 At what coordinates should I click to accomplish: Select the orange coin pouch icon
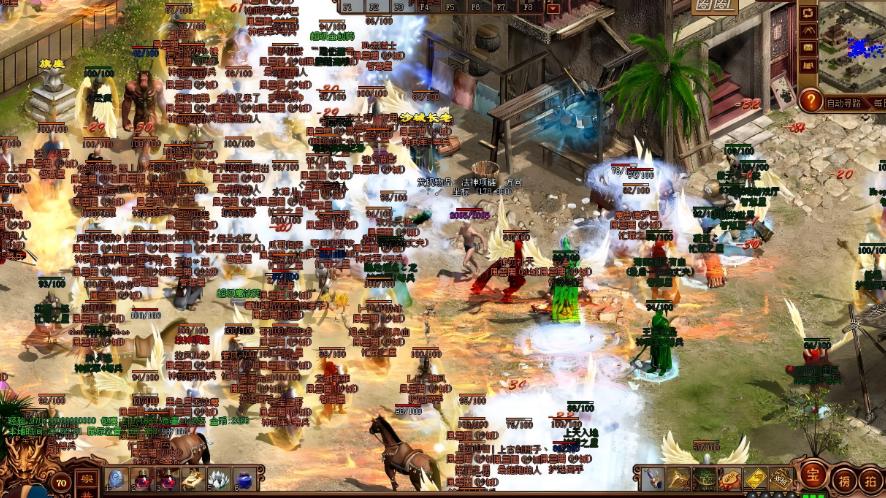tap(730, 479)
